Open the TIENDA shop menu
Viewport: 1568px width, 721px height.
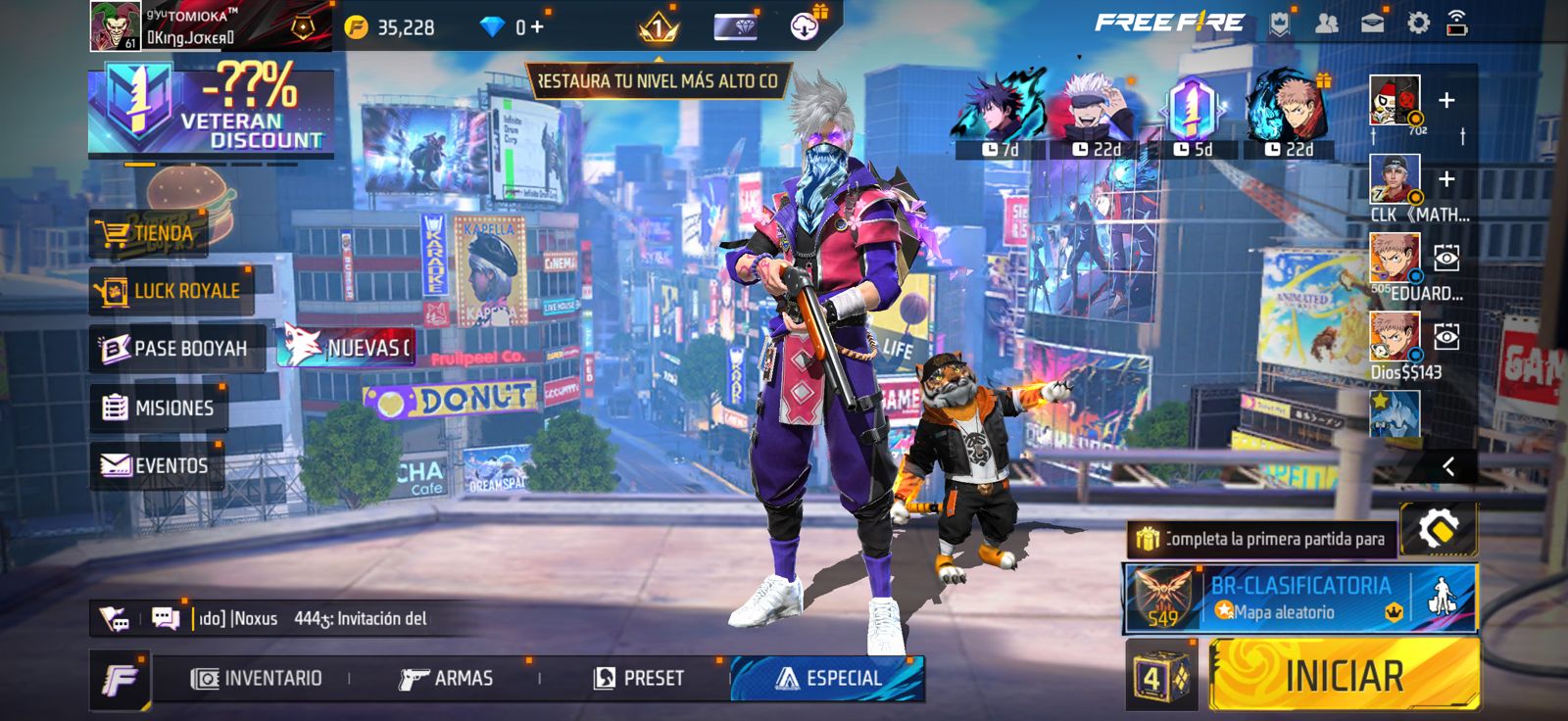pyautogui.click(x=147, y=234)
